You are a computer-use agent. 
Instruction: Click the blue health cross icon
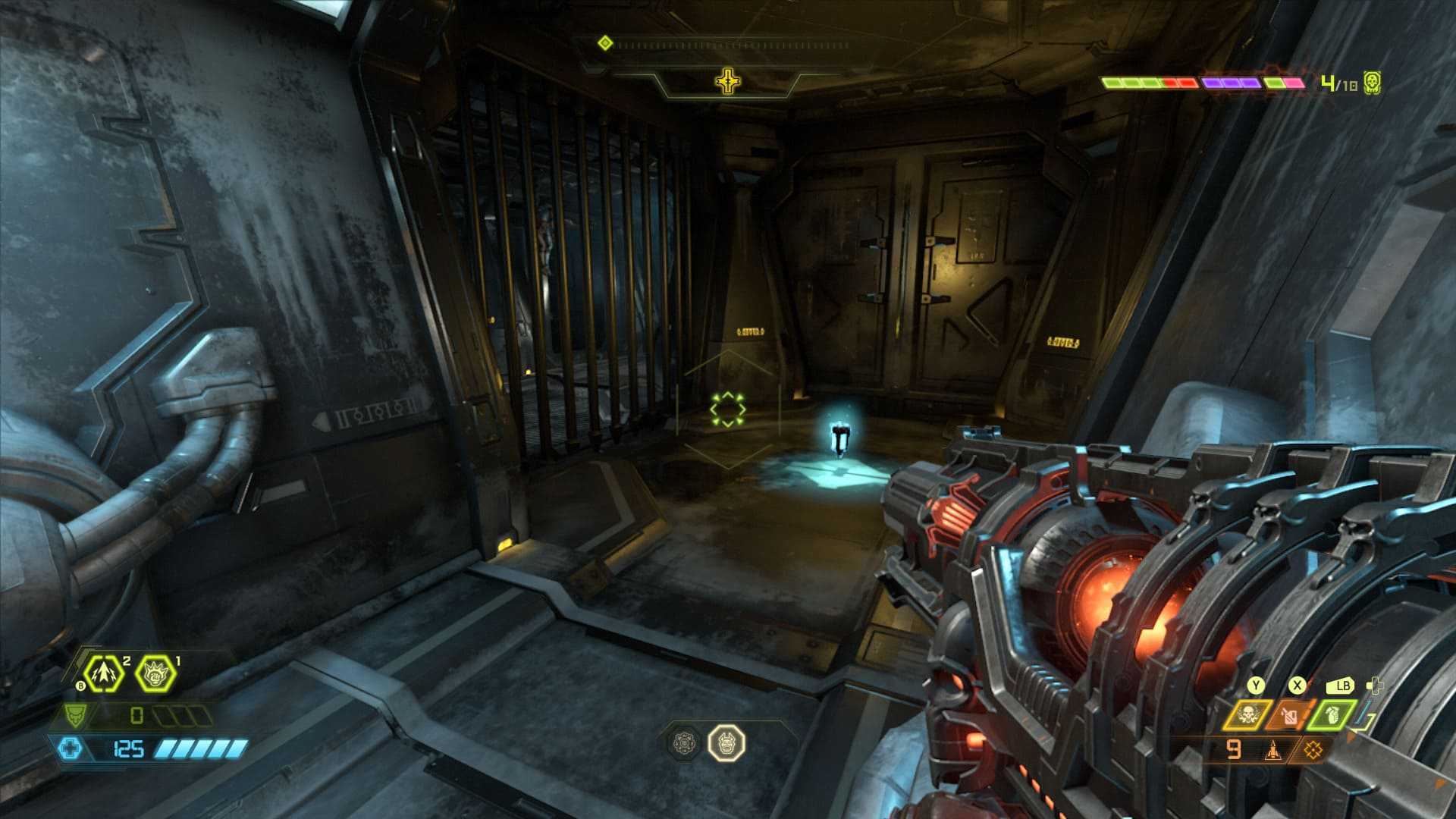pyautogui.click(x=69, y=749)
